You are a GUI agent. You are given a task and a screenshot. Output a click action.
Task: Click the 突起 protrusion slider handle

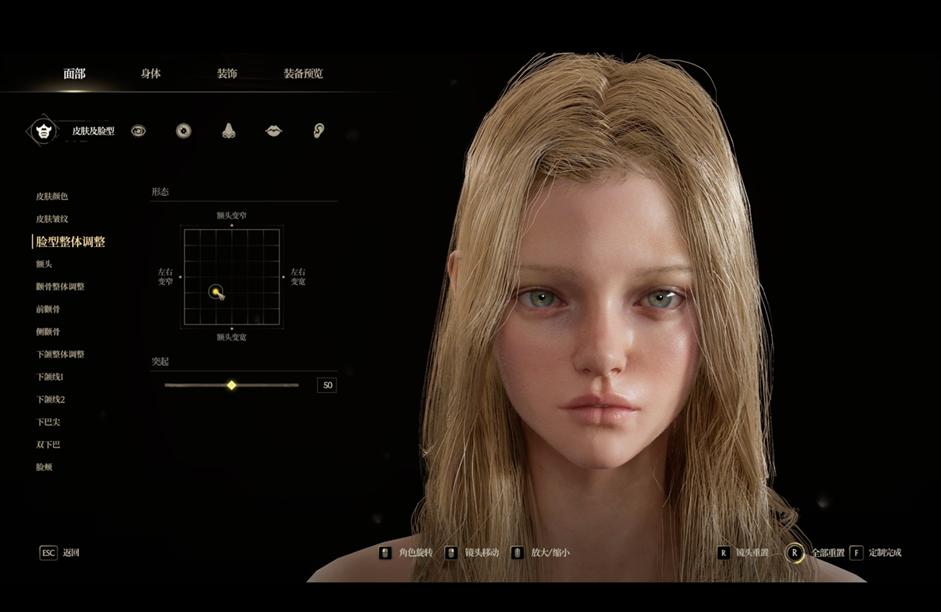pyautogui.click(x=232, y=385)
